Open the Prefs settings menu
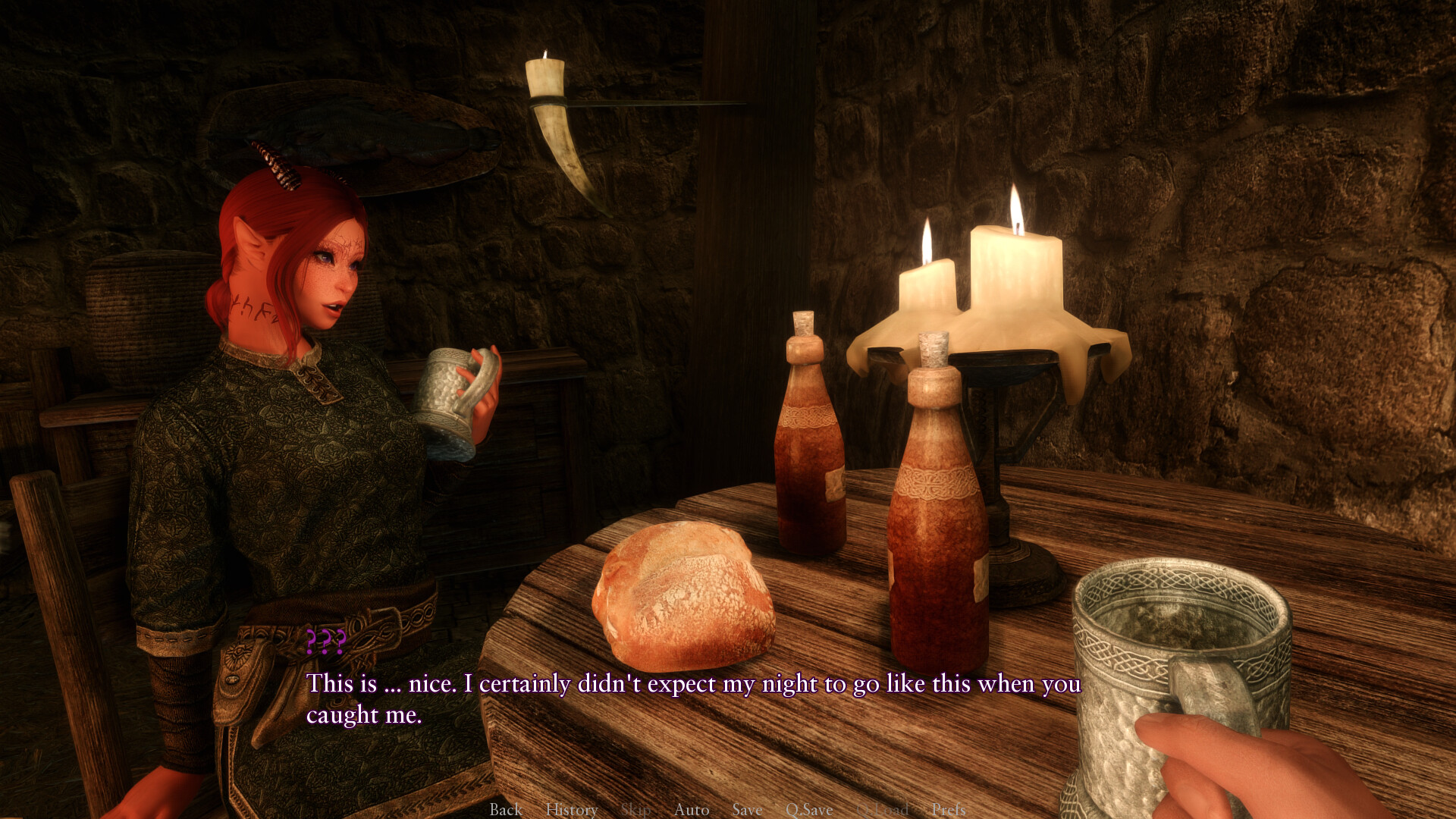 pyautogui.click(x=949, y=809)
